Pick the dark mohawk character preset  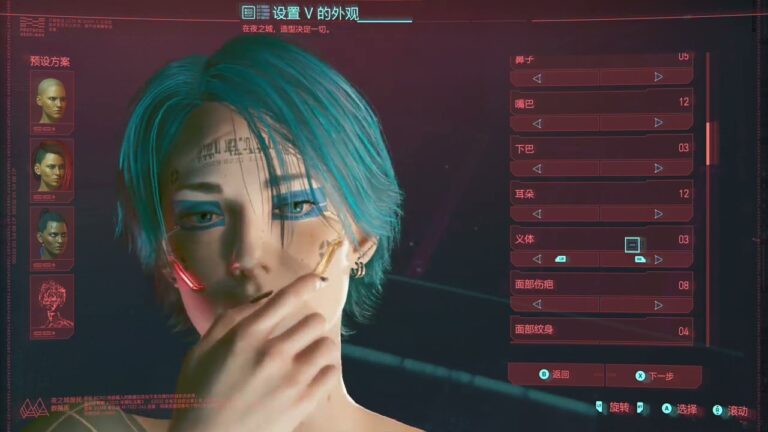coord(52,236)
